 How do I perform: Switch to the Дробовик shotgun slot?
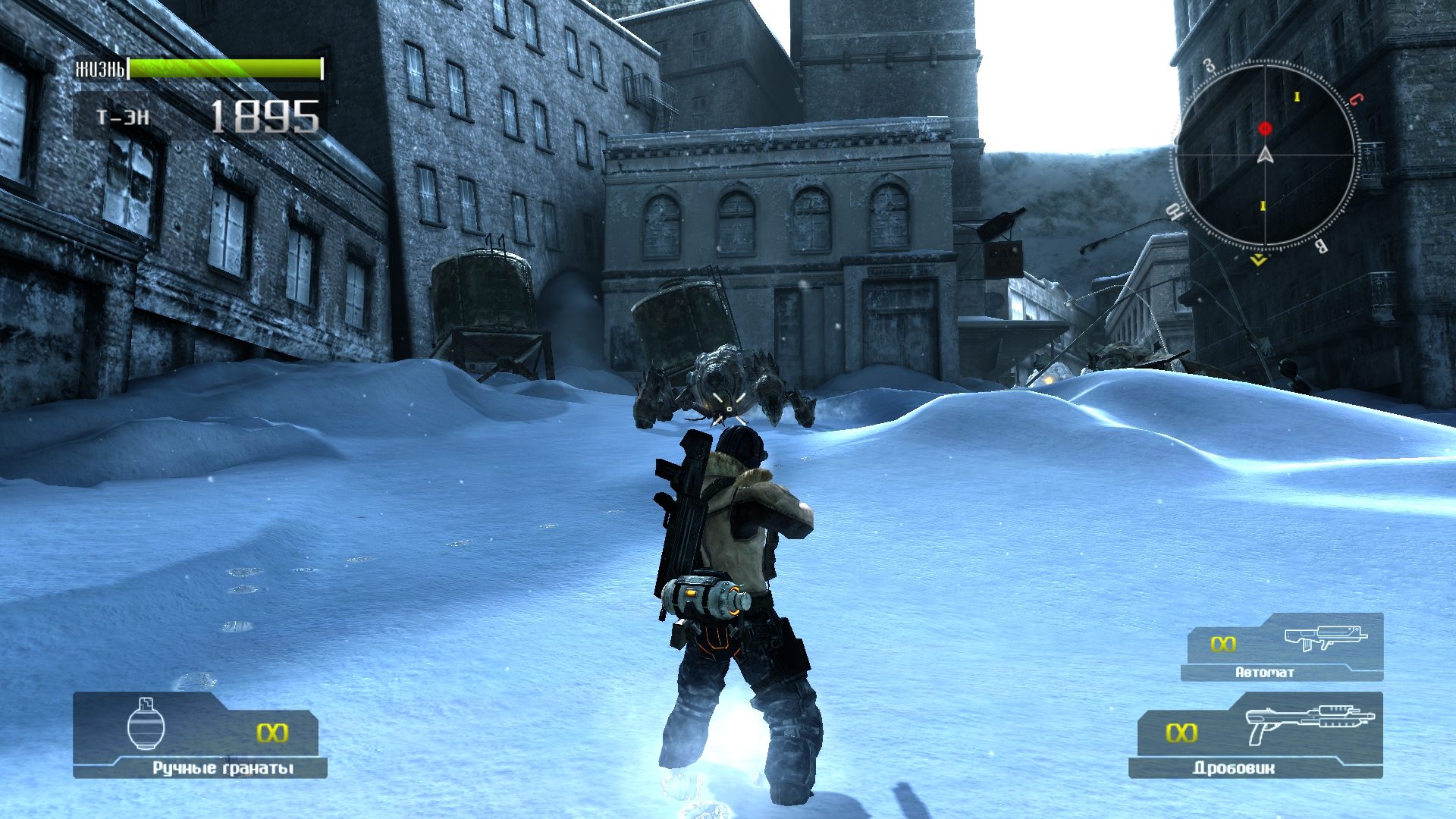[1256, 735]
